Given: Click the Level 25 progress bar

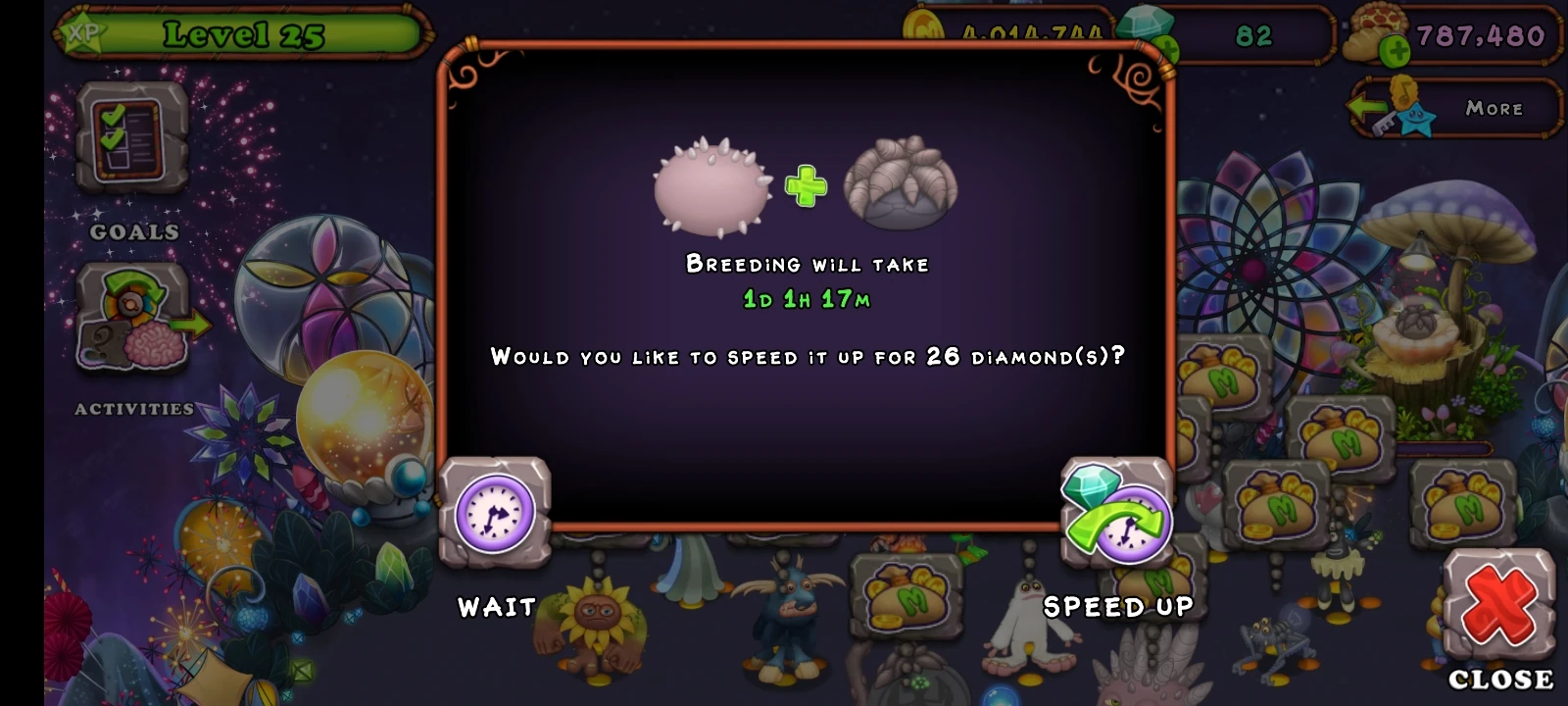Looking at the screenshot, I should [243, 34].
